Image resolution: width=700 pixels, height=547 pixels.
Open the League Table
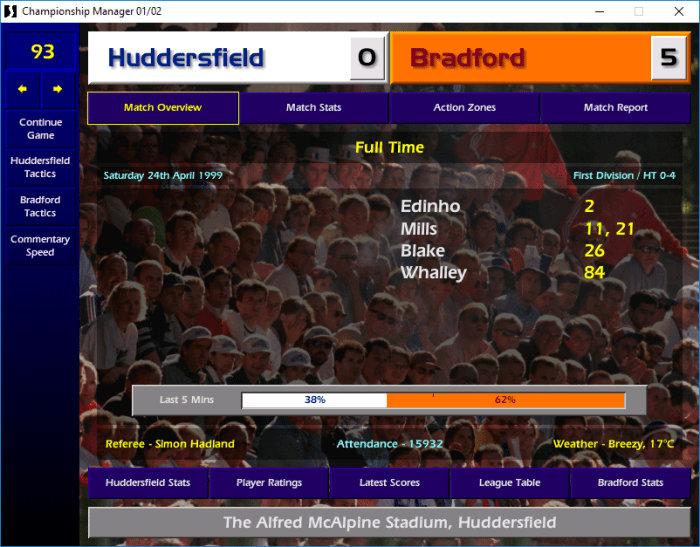[x=510, y=483]
